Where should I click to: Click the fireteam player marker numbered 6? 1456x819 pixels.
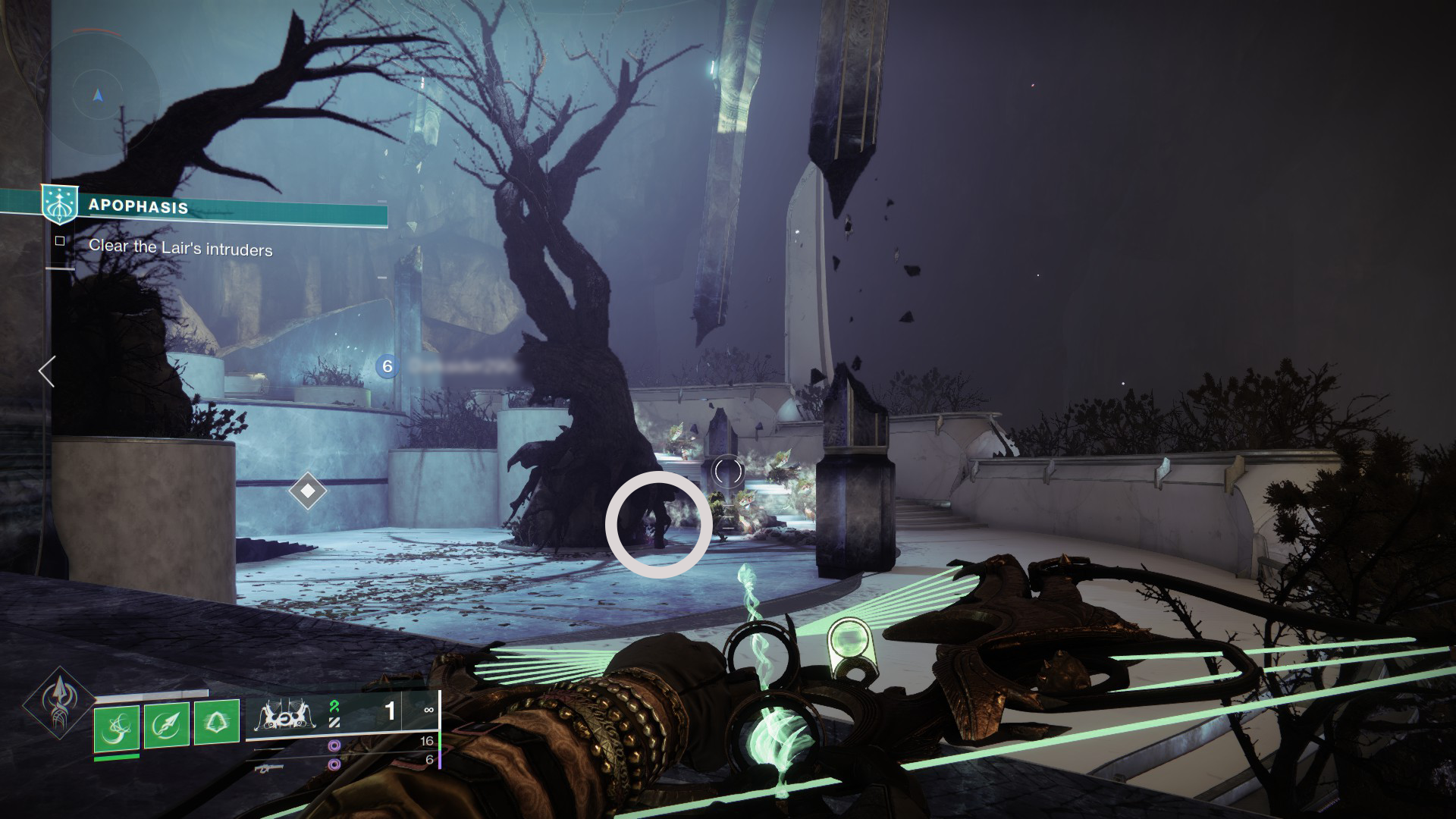(x=388, y=367)
